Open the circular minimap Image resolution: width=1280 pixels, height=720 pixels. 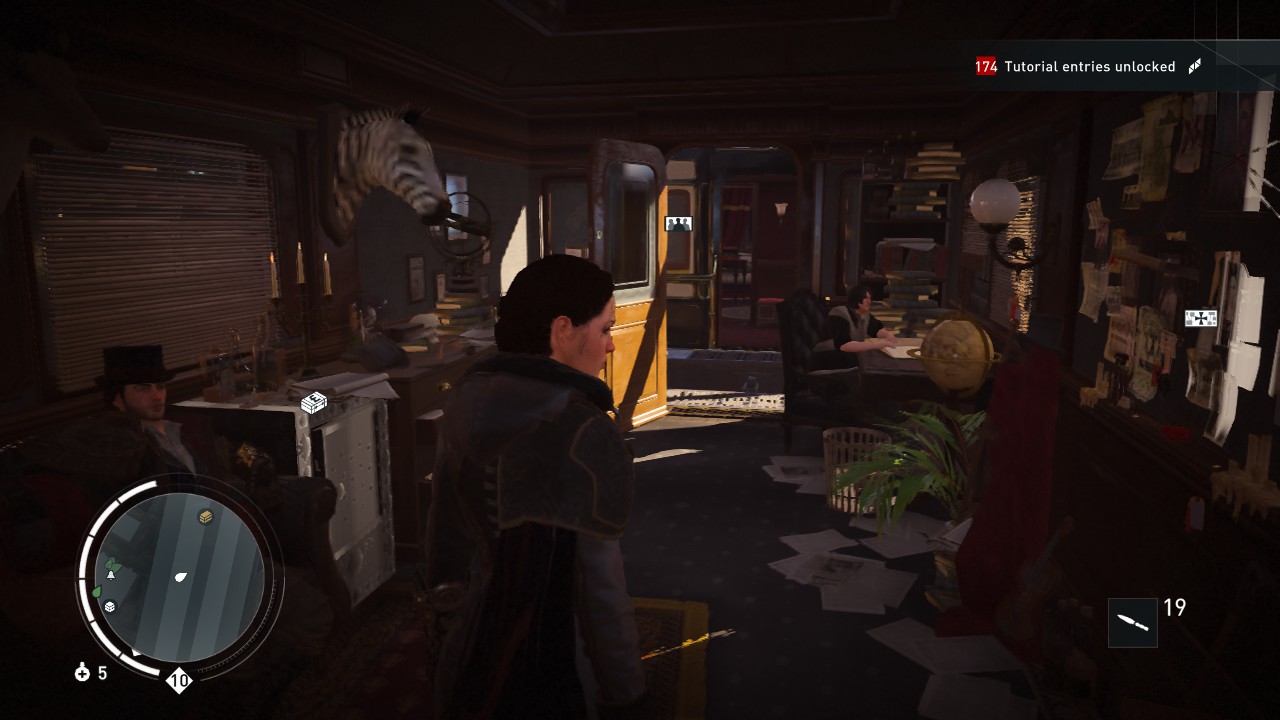pos(181,578)
